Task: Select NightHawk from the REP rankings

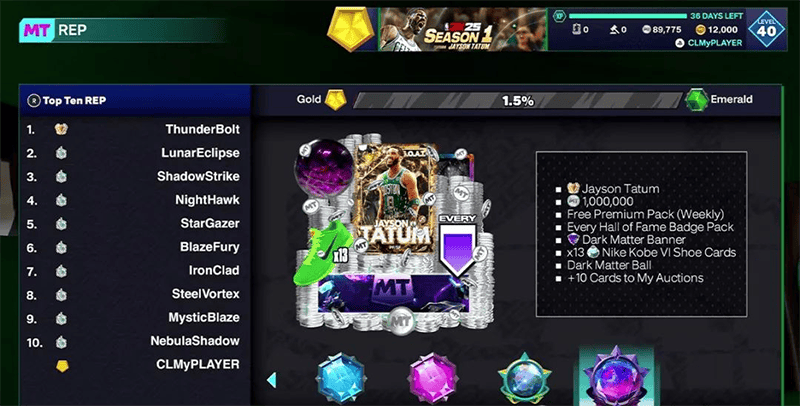Action: point(135,200)
